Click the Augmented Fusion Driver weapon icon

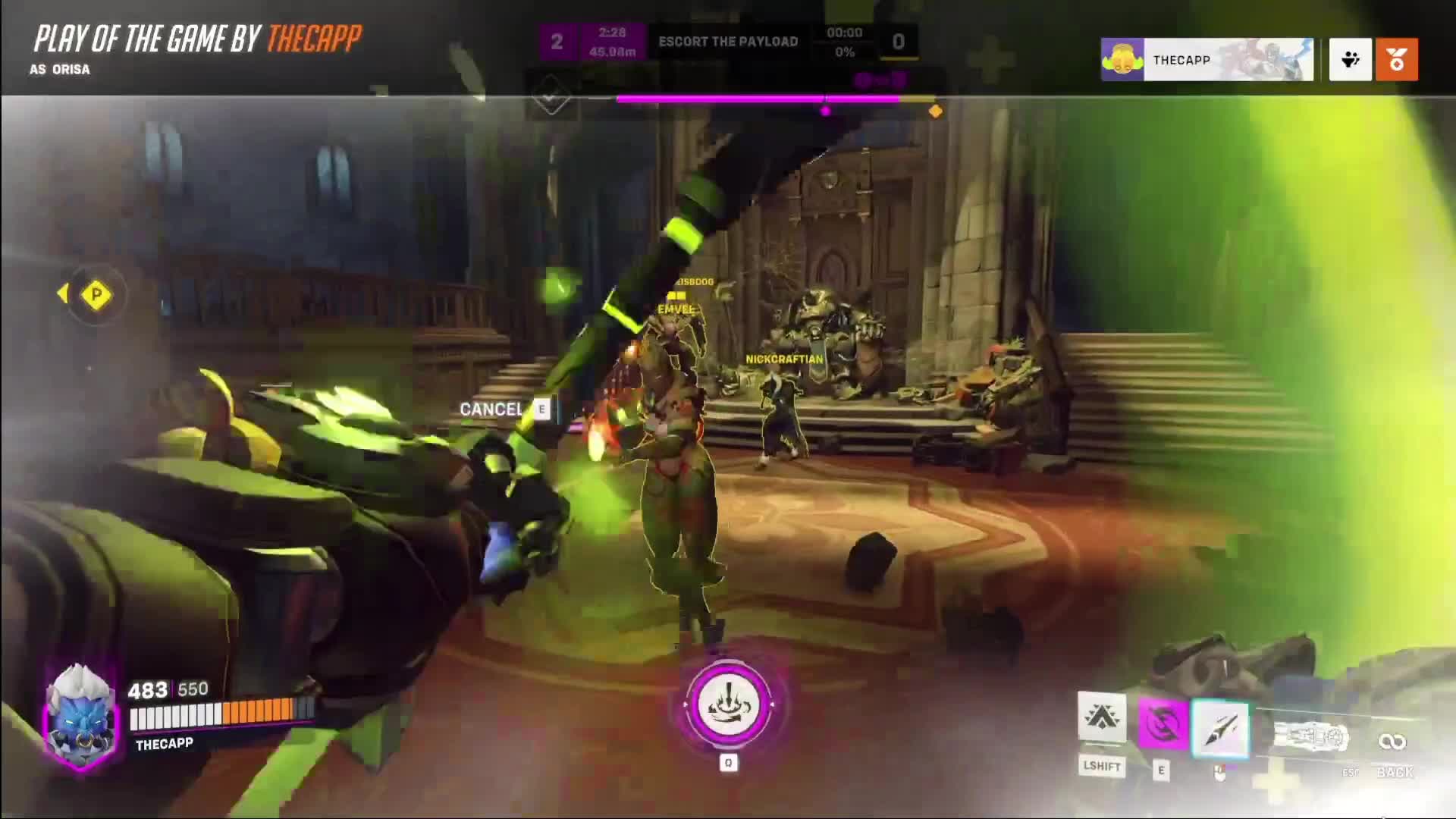tap(1310, 737)
